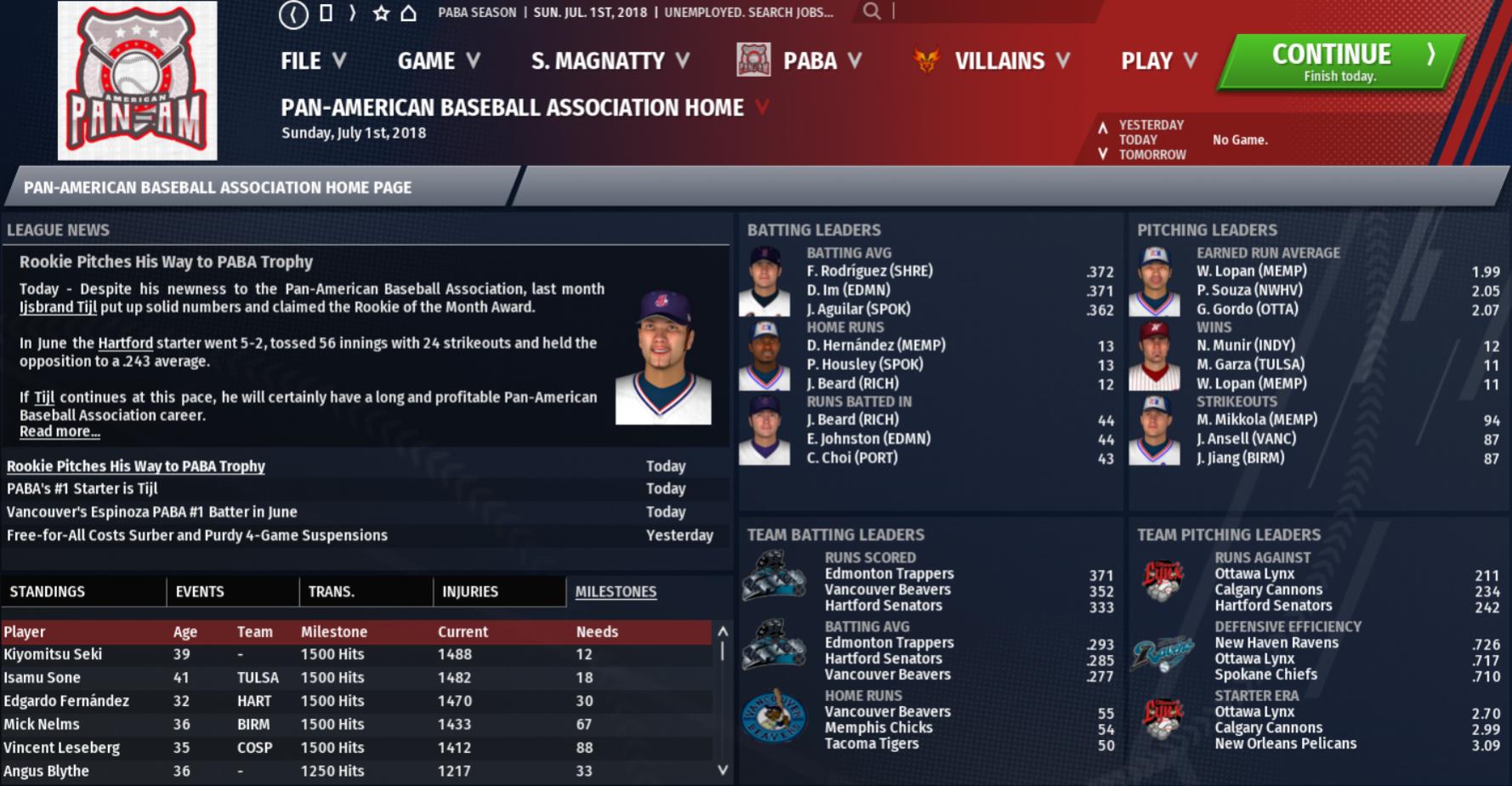Screen dimensions: 1512x786
Task: Open the search magnifying glass
Action: (872, 12)
